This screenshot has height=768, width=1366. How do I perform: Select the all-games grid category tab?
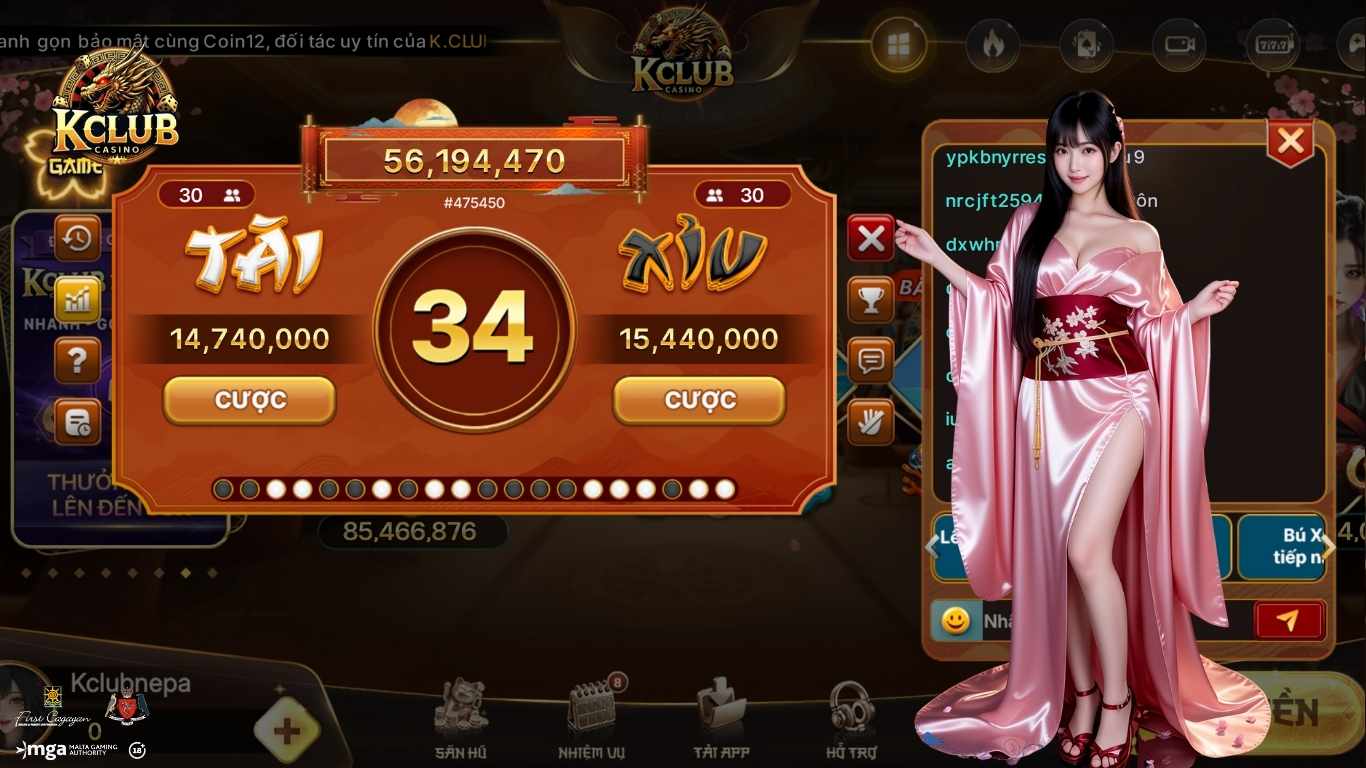pos(898,45)
